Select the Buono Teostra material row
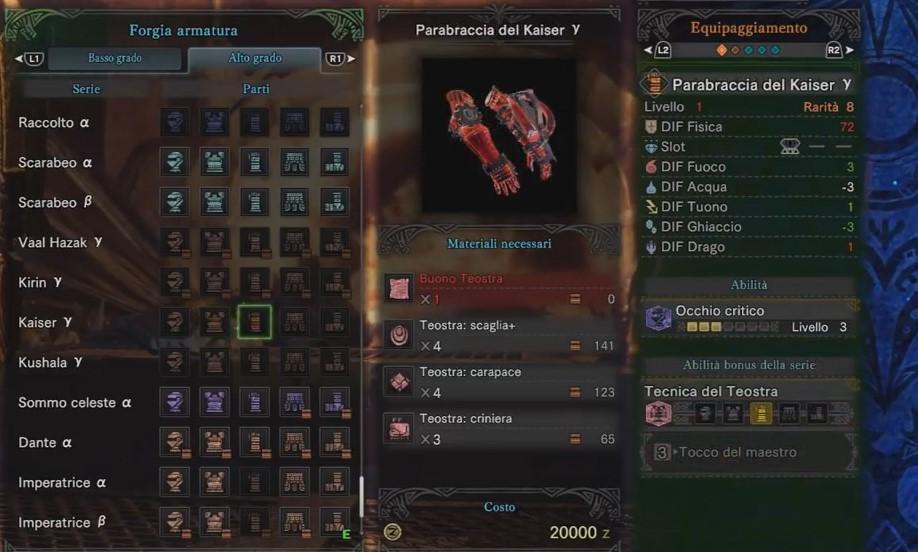This screenshot has width=918, height=552. tap(500, 289)
